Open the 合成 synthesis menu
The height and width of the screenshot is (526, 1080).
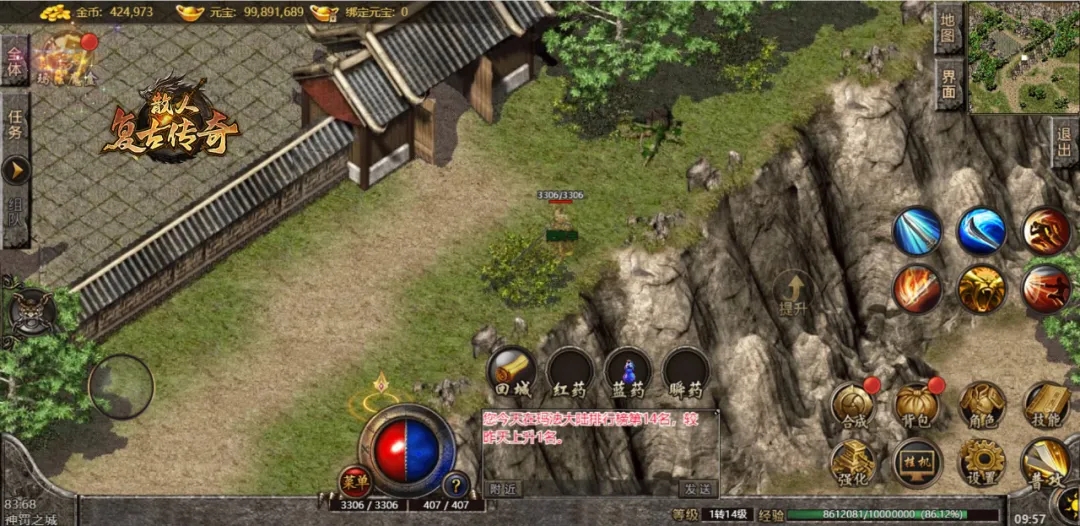[853, 405]
